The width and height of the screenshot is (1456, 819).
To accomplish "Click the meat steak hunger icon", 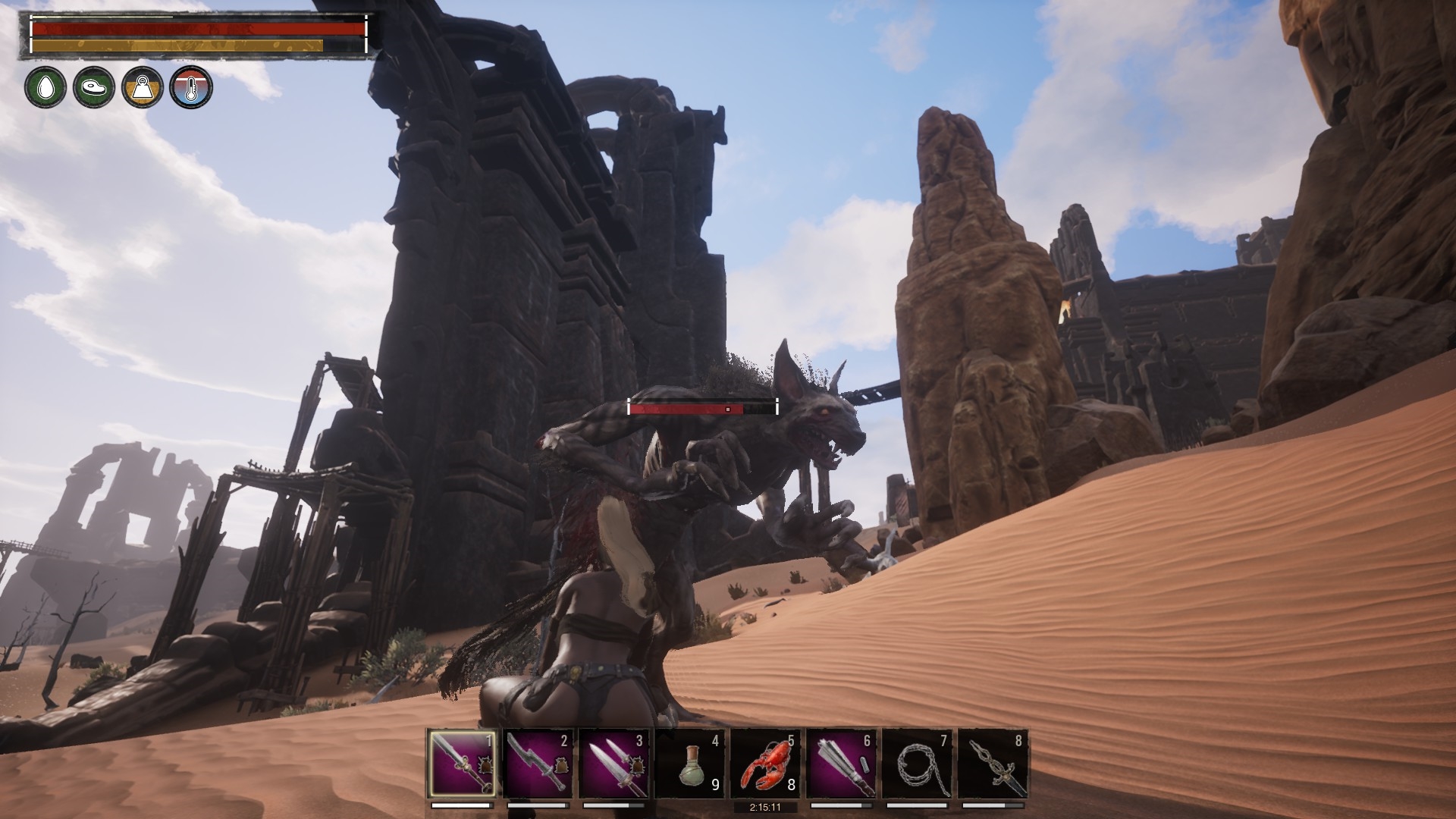I will click(x=94, y=86).
